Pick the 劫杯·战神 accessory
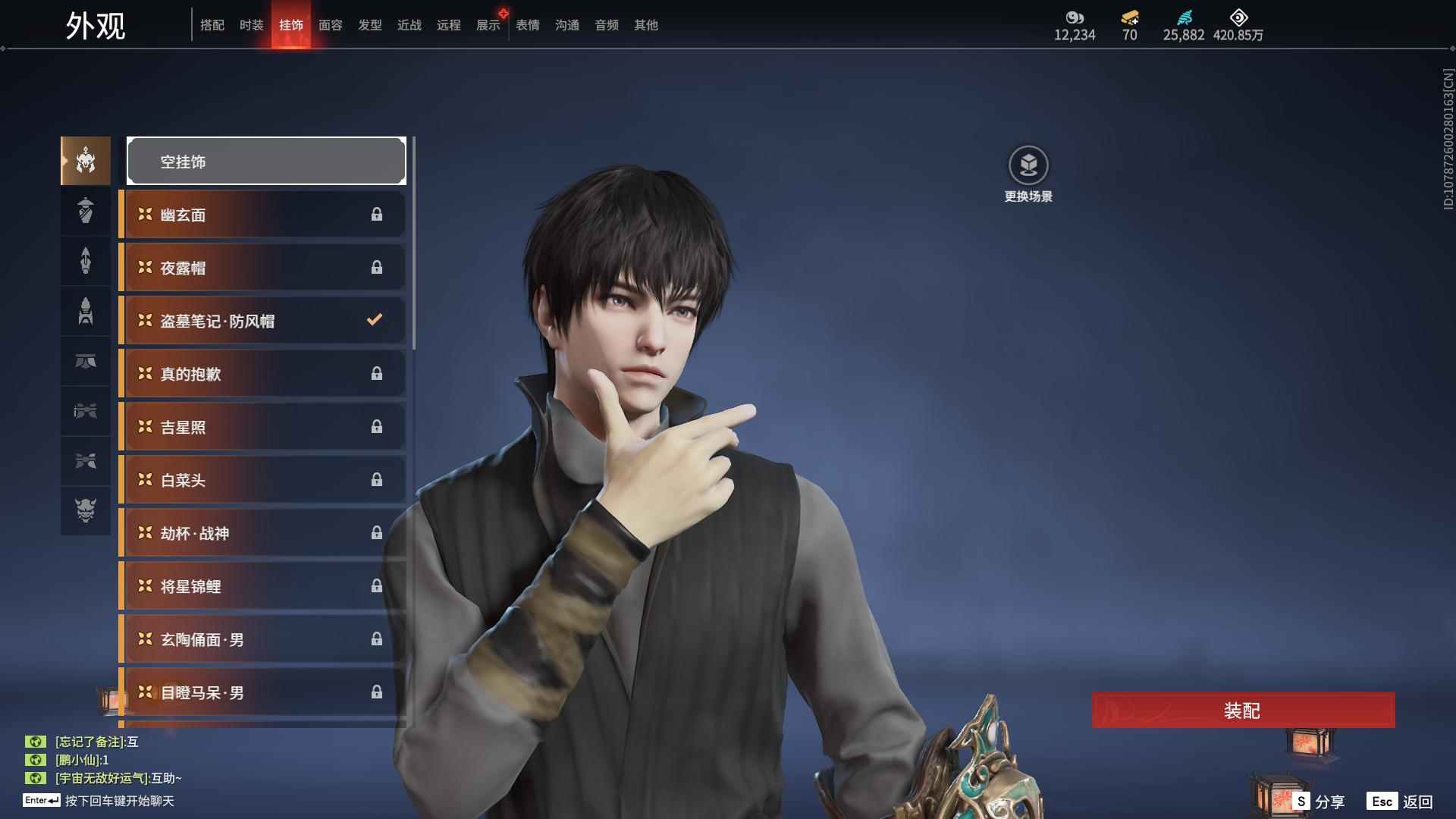1456x819 pixels. click(x=263, y=533)
